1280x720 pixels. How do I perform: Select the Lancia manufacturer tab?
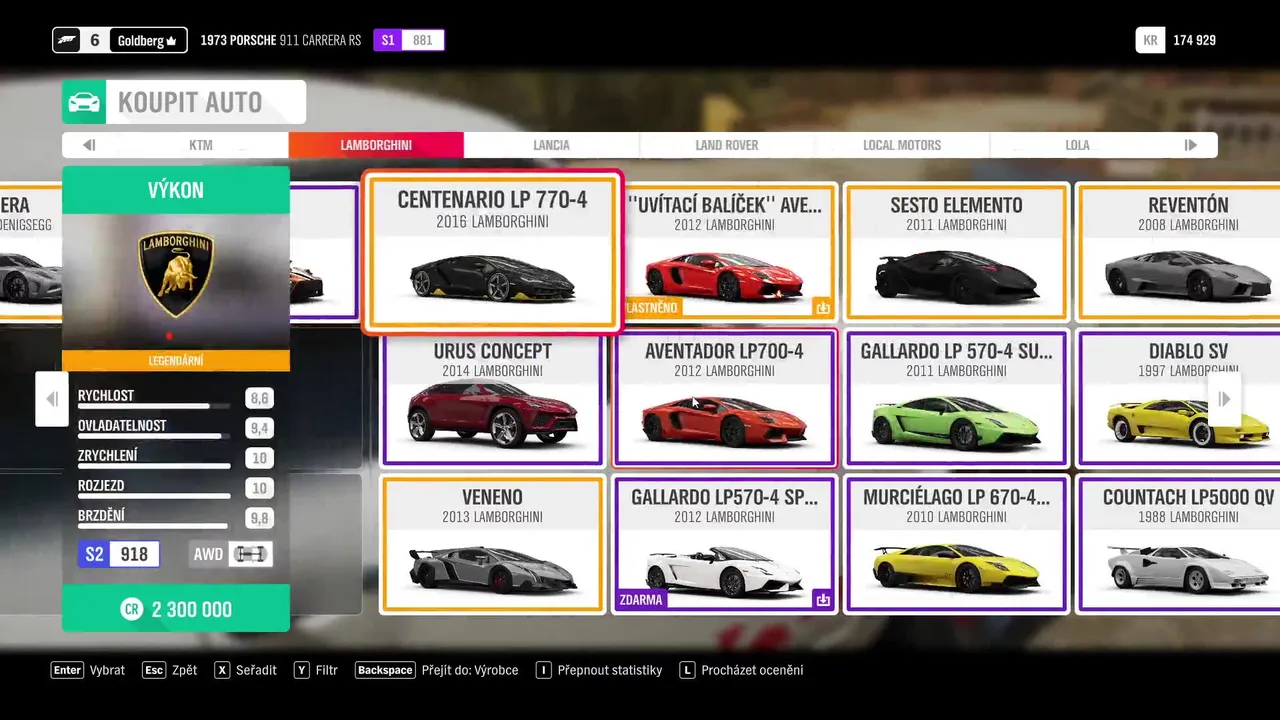click(x=551, y=145)
